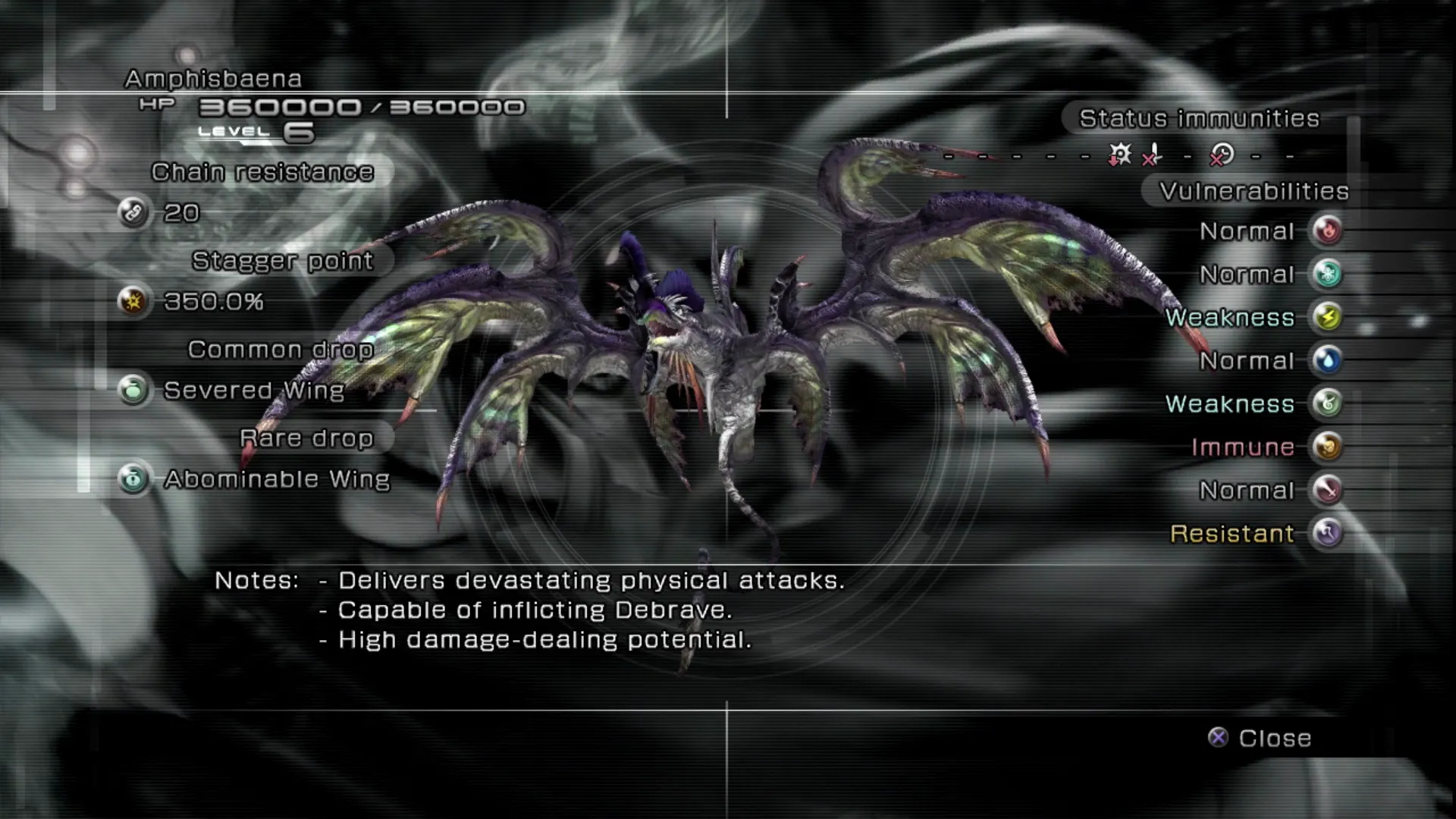Select the fire vulnerability icon

[1327, 231]
